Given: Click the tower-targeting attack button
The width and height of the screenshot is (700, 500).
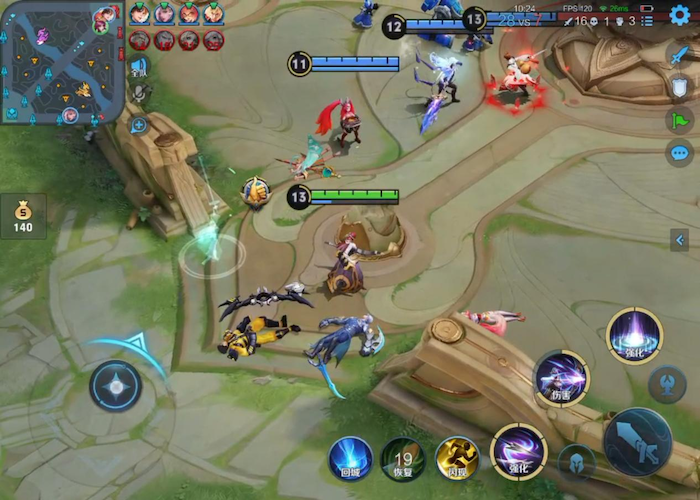Looking at the screenshot, I should pos(667,384).
